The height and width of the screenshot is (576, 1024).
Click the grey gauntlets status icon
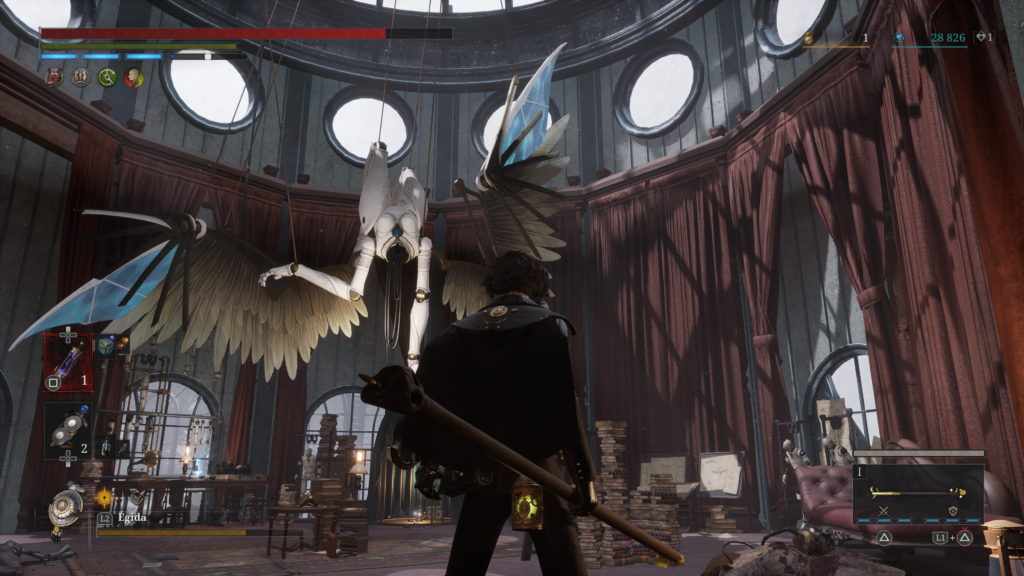(x=80, y=77)
